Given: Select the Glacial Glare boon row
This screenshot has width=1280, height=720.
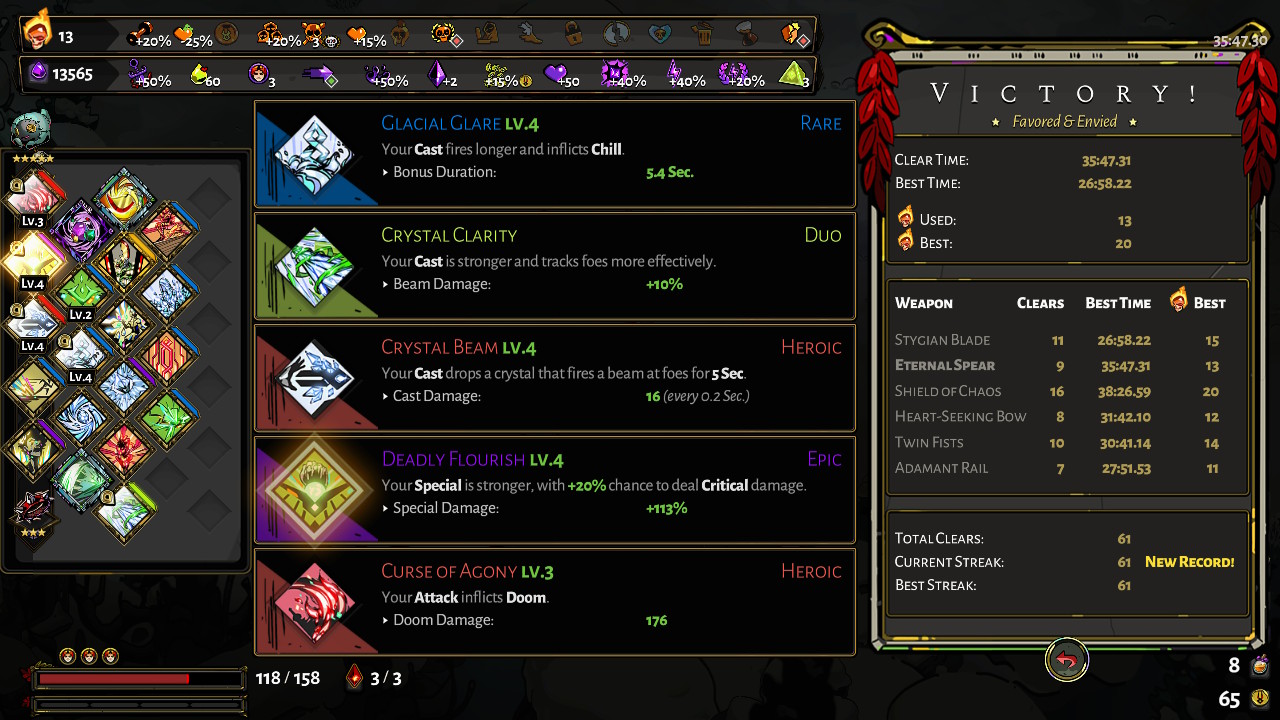Looking at the screenshot, I should (x=555, y=154).
